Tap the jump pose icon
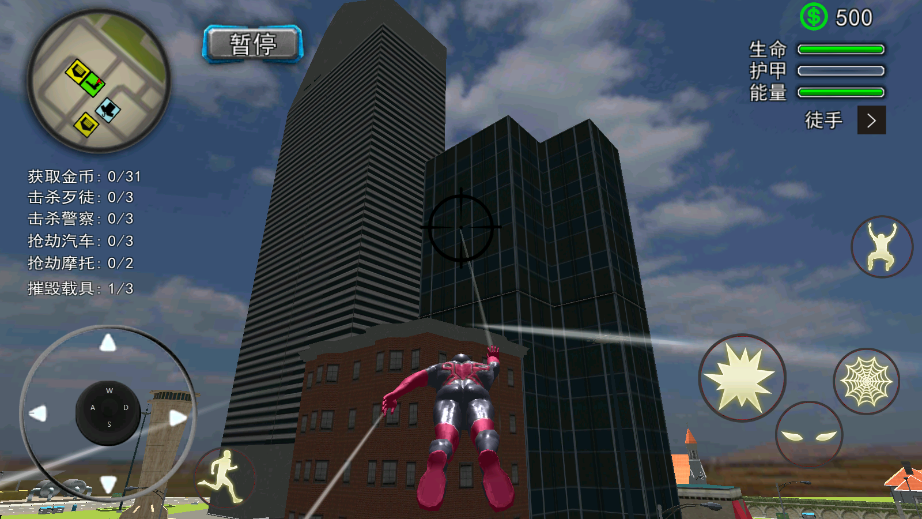 click(881, 246)
